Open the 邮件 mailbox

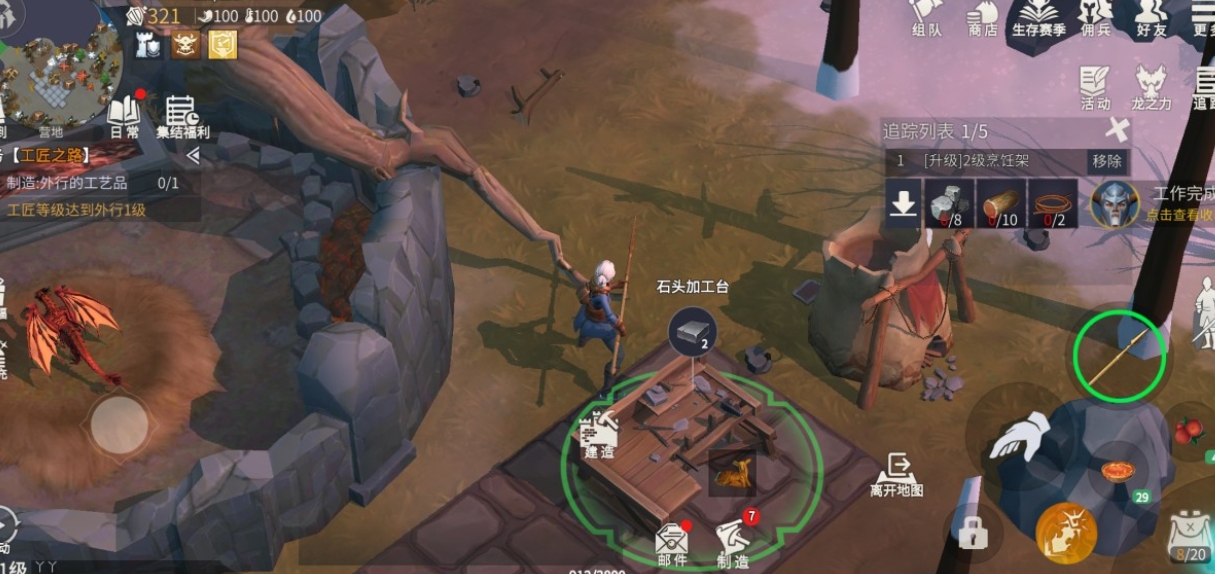coord(671,543)
